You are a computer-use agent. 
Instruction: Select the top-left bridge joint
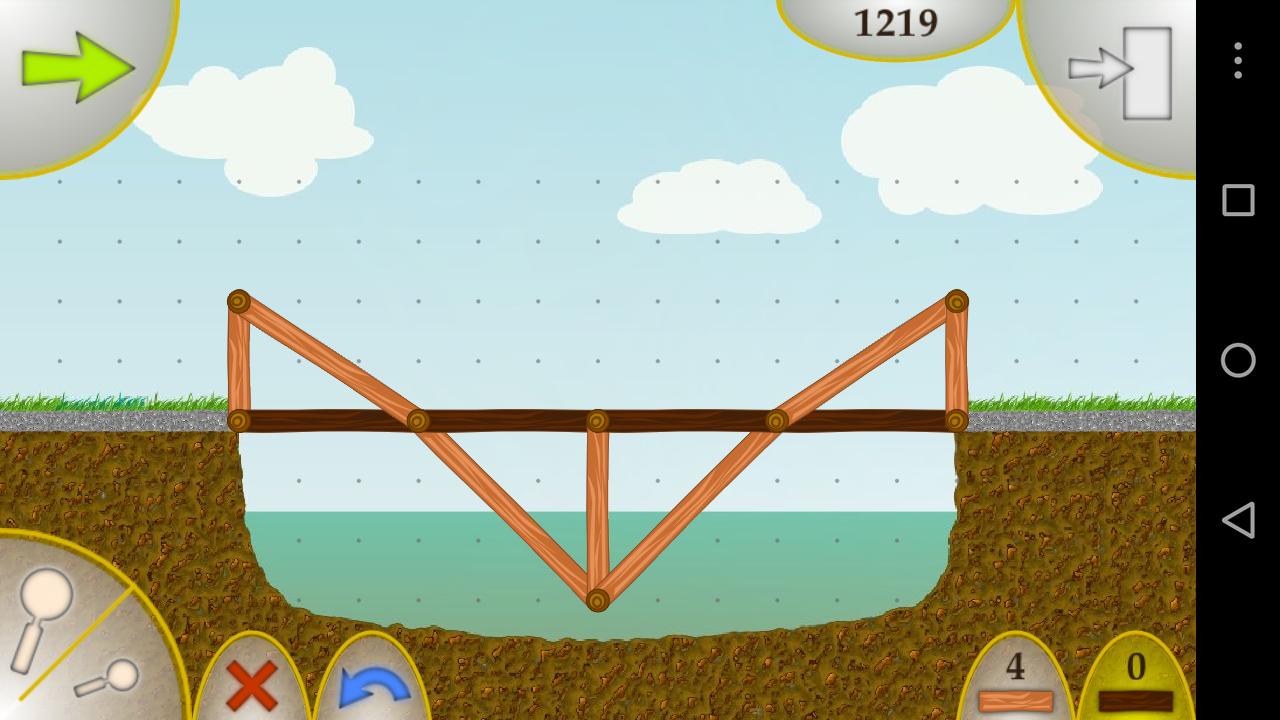(237, 302)
